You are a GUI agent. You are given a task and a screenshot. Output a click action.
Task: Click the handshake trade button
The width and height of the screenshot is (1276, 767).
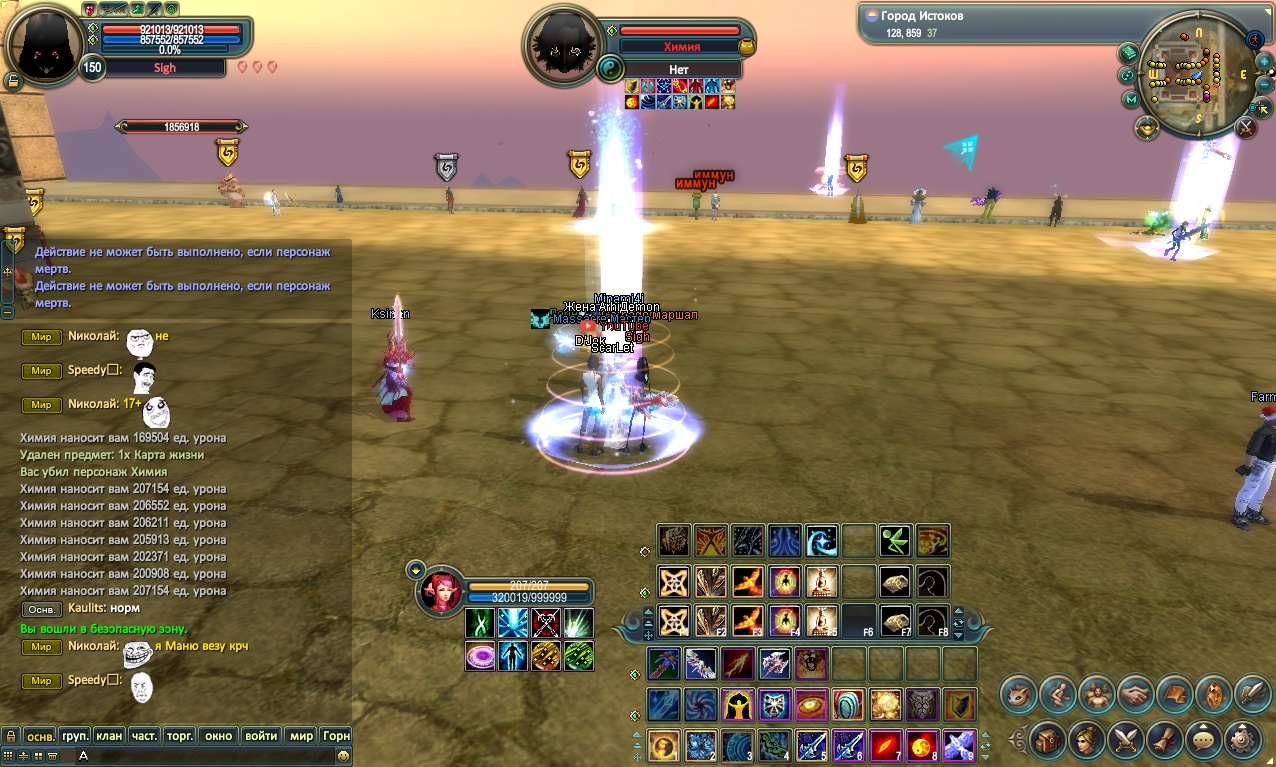pos(1136,693)
